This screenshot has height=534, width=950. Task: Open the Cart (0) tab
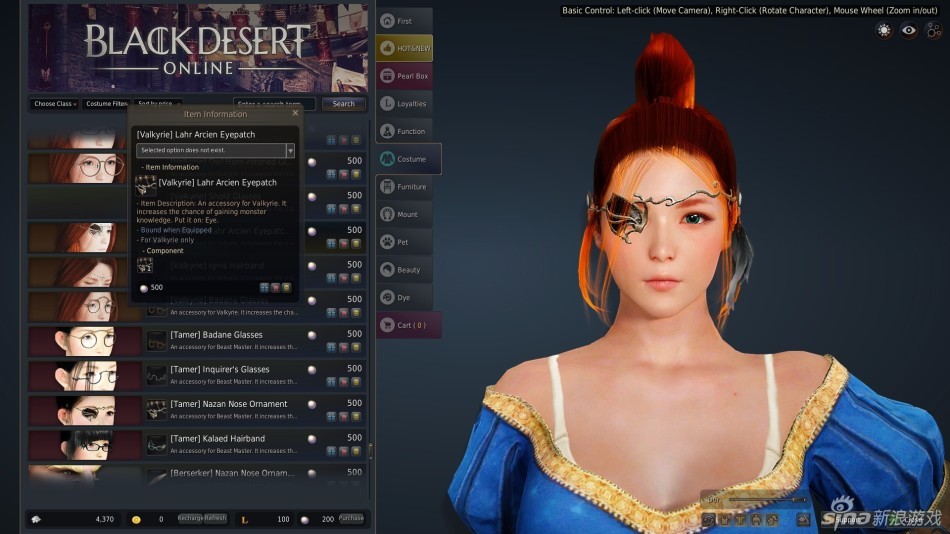point(408,325)
